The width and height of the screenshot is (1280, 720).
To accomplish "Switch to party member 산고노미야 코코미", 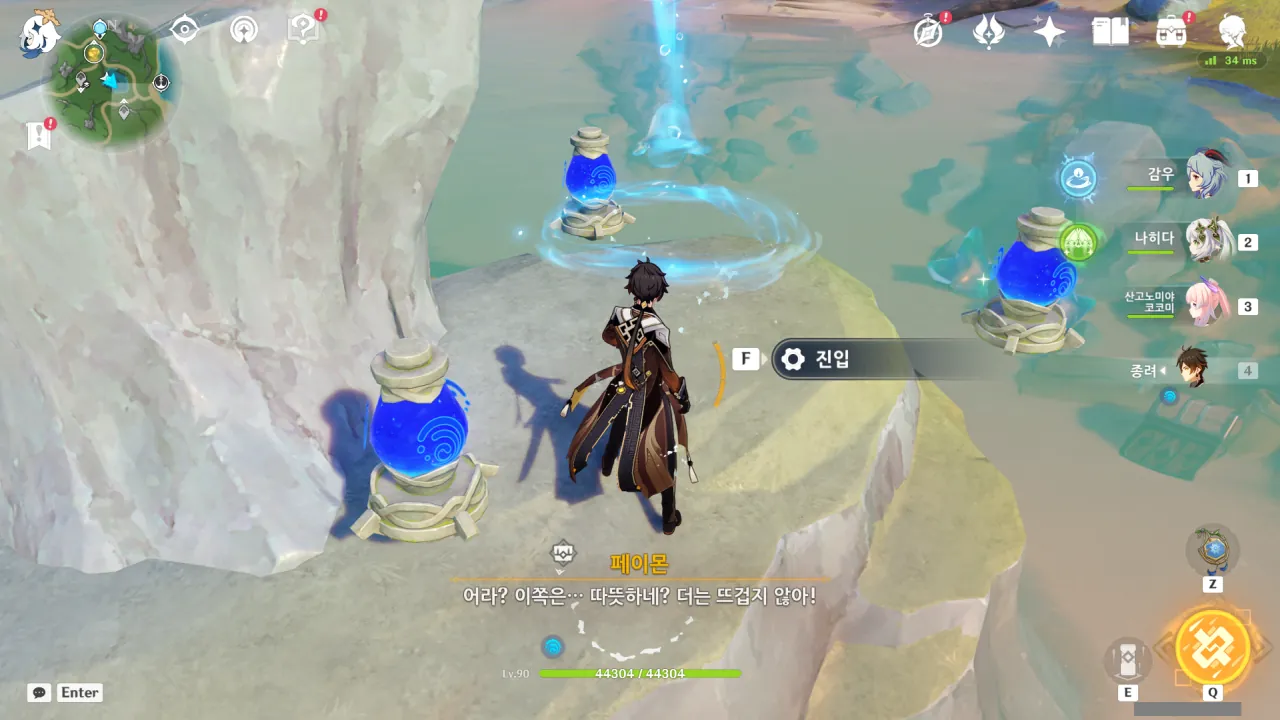I will click(1207, 305).
